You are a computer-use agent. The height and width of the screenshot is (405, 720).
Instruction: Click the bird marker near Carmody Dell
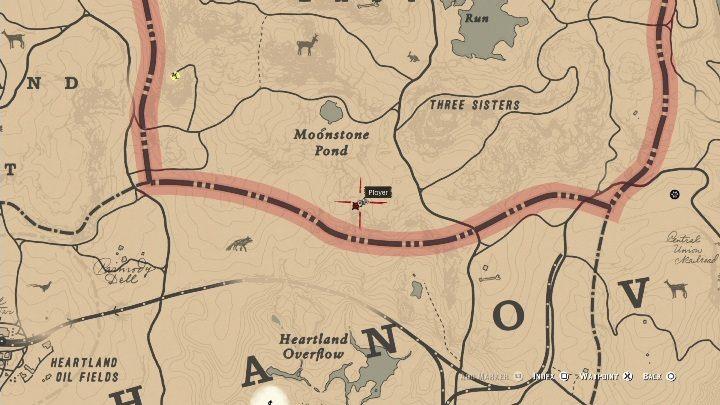click(x=42, y=287)
